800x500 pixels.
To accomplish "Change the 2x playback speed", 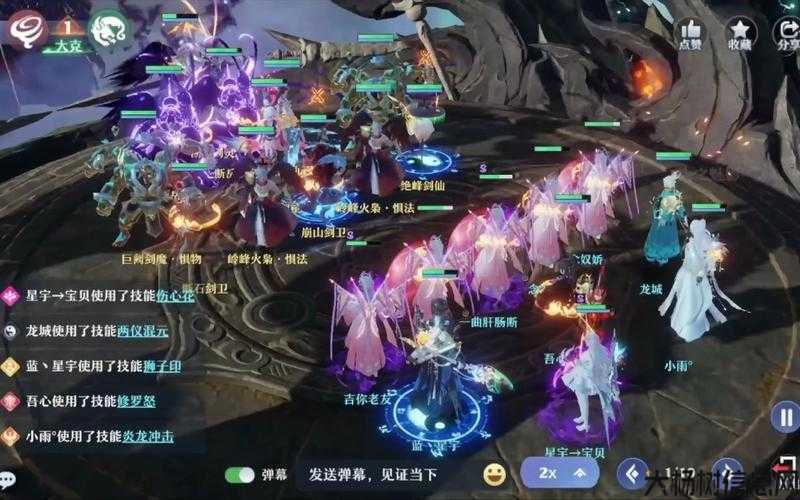I will [x=560, y=472].
